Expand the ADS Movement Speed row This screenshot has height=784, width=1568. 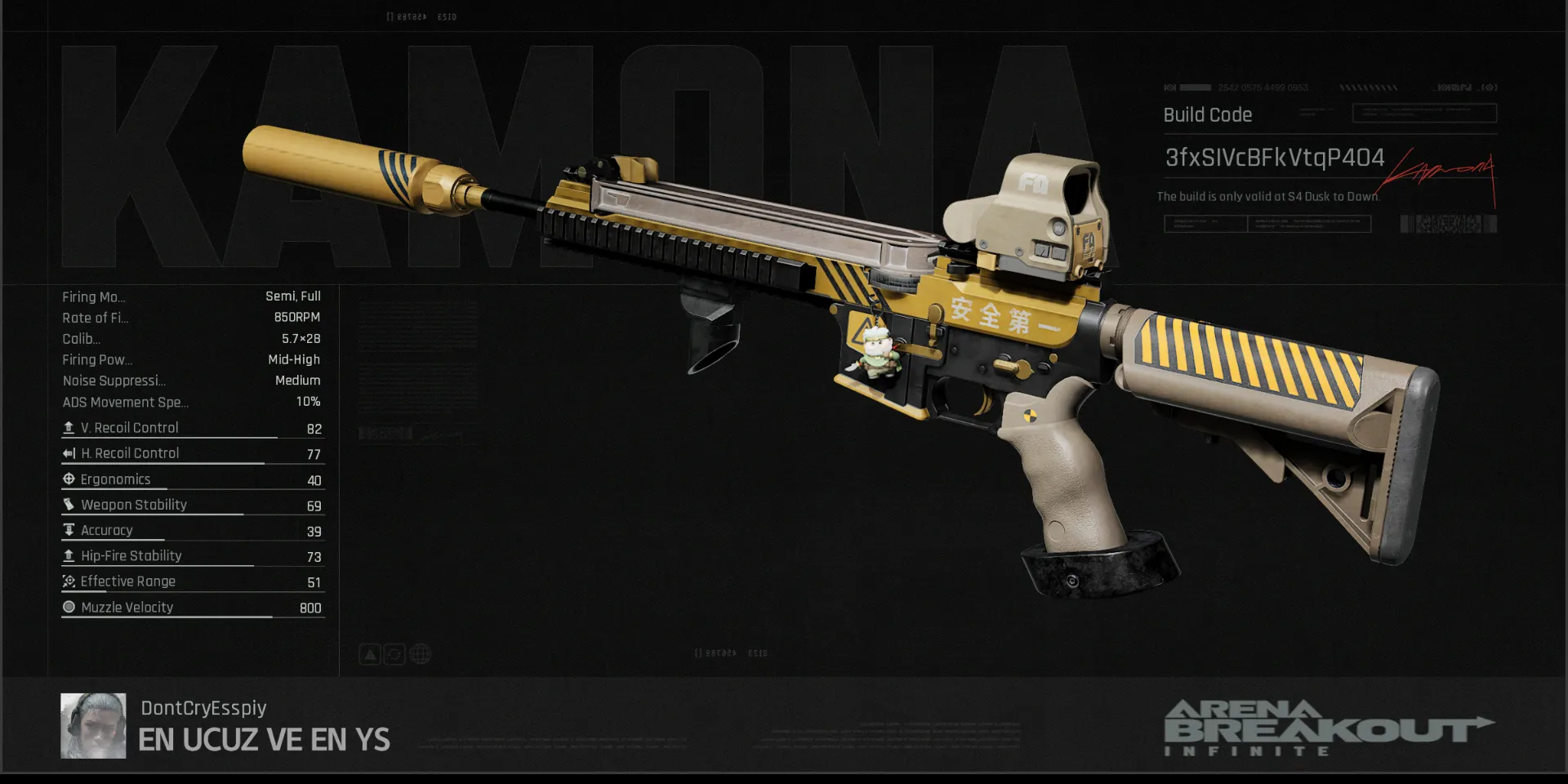126,402
